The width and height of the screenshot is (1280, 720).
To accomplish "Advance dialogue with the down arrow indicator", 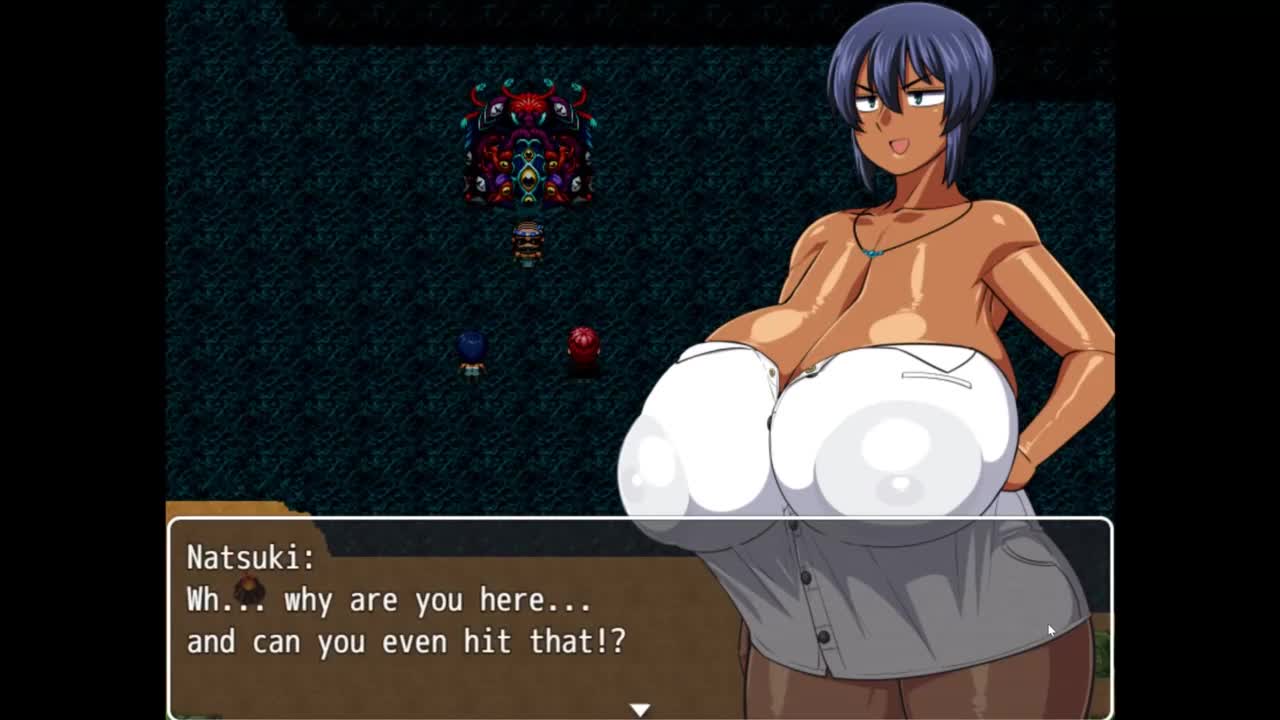I will 640,709.
